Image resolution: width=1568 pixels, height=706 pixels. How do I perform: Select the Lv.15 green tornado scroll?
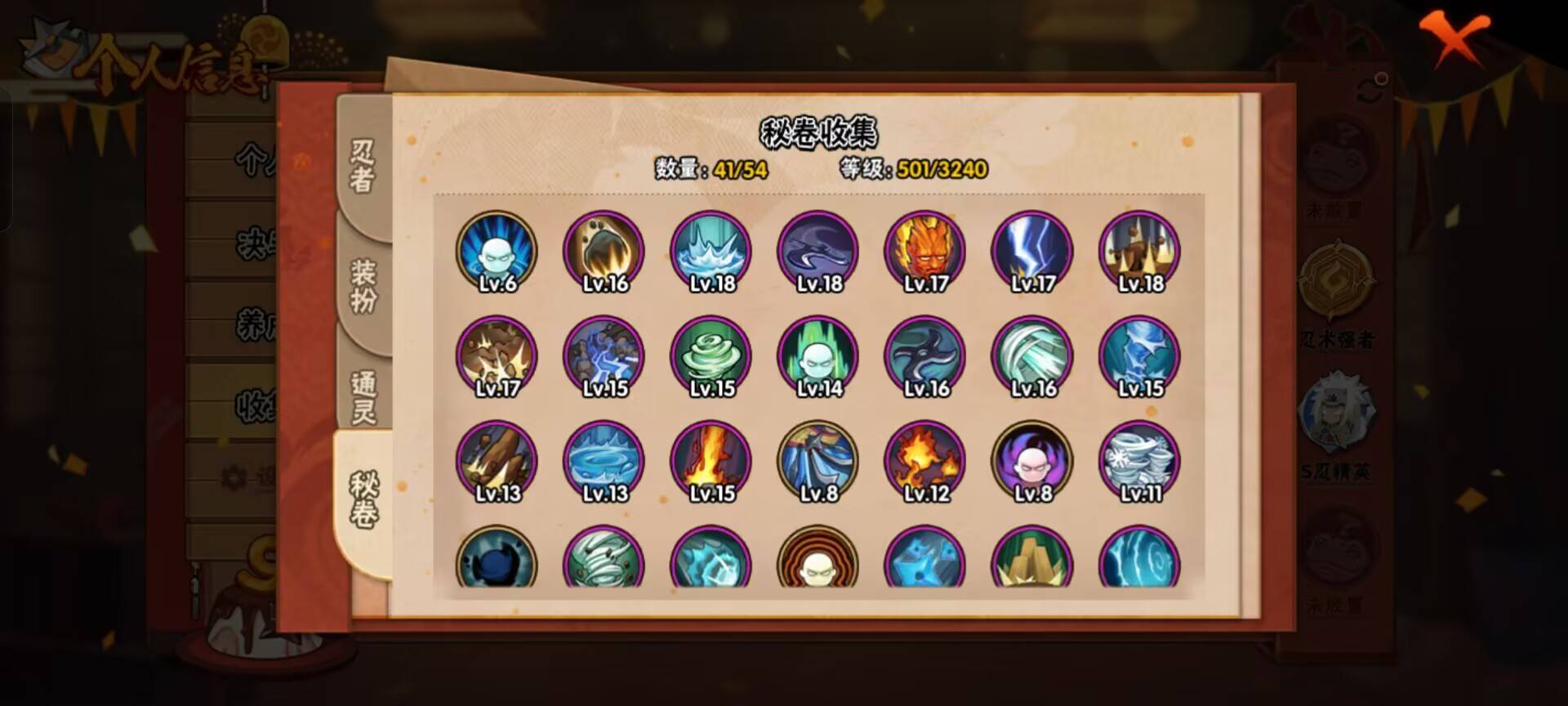coord(709,354)
